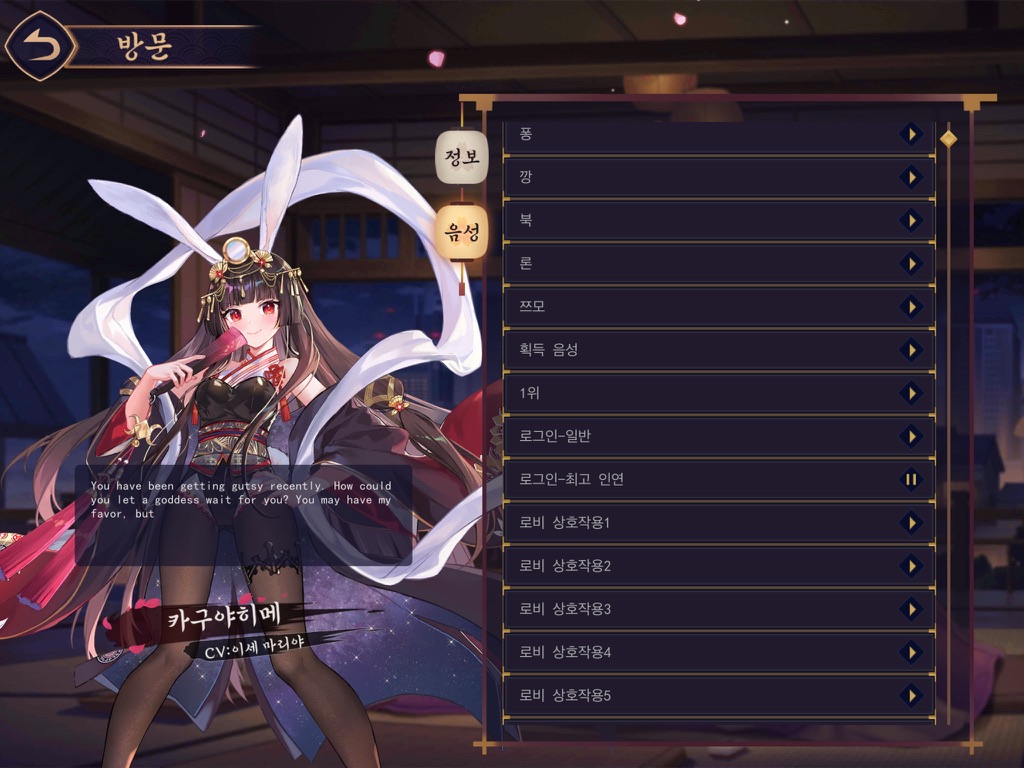Play the 깡 voice clip

(910, 177)
